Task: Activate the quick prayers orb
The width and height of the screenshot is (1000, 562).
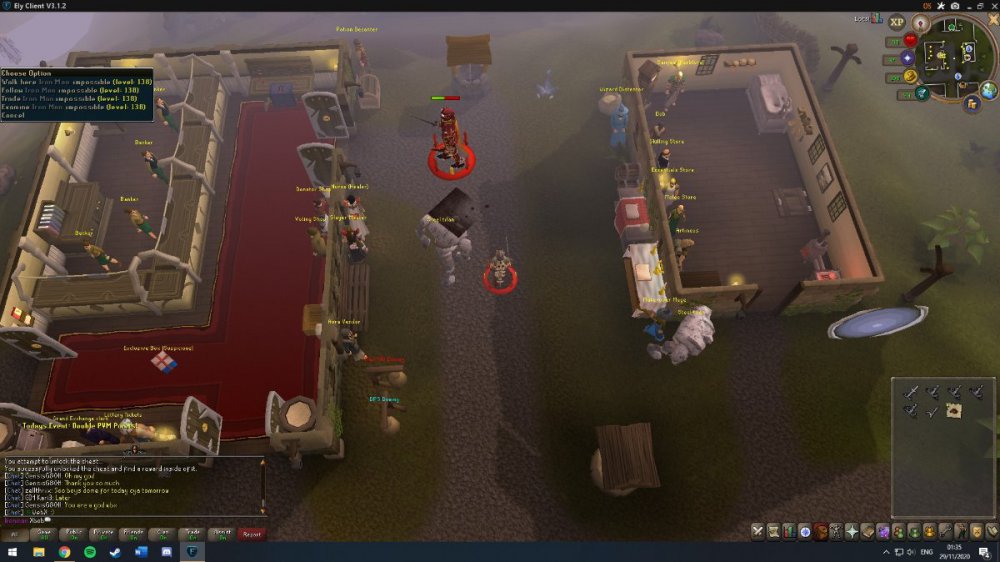Action: coord(909,58)
